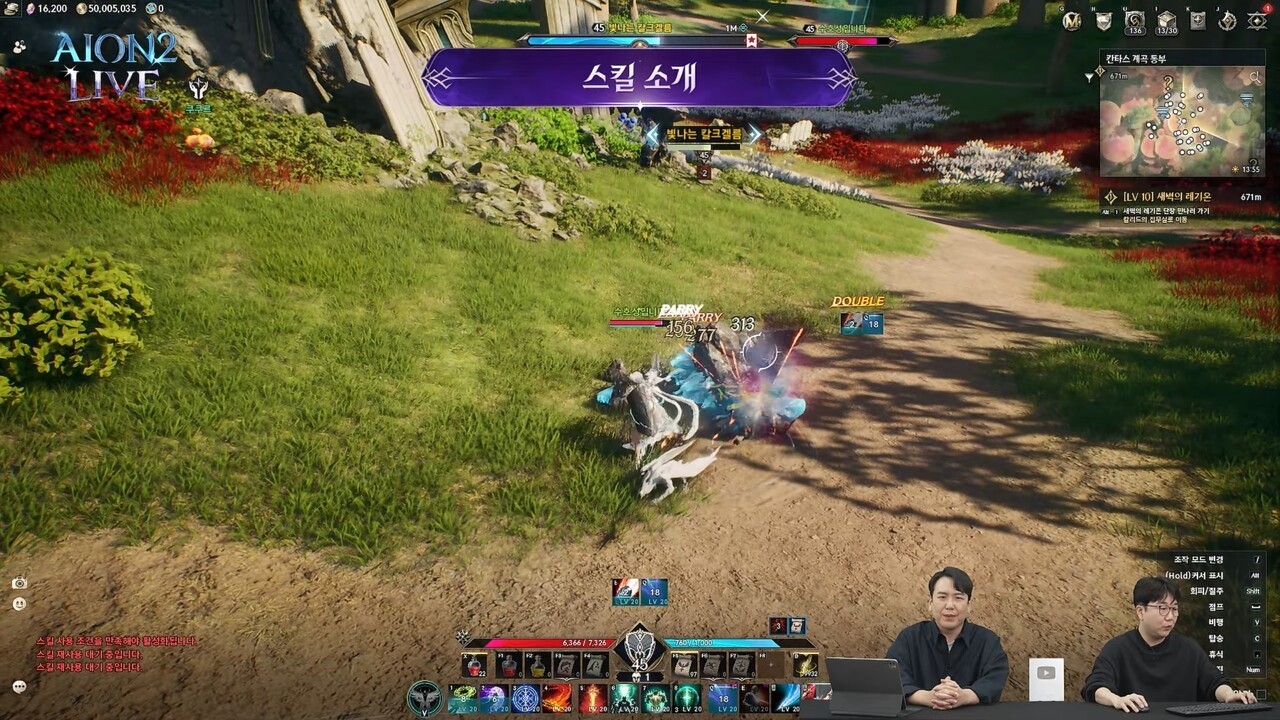Cast the blue magic circle skill
This screenshot has width=1280, height=720.
[526, 697]
